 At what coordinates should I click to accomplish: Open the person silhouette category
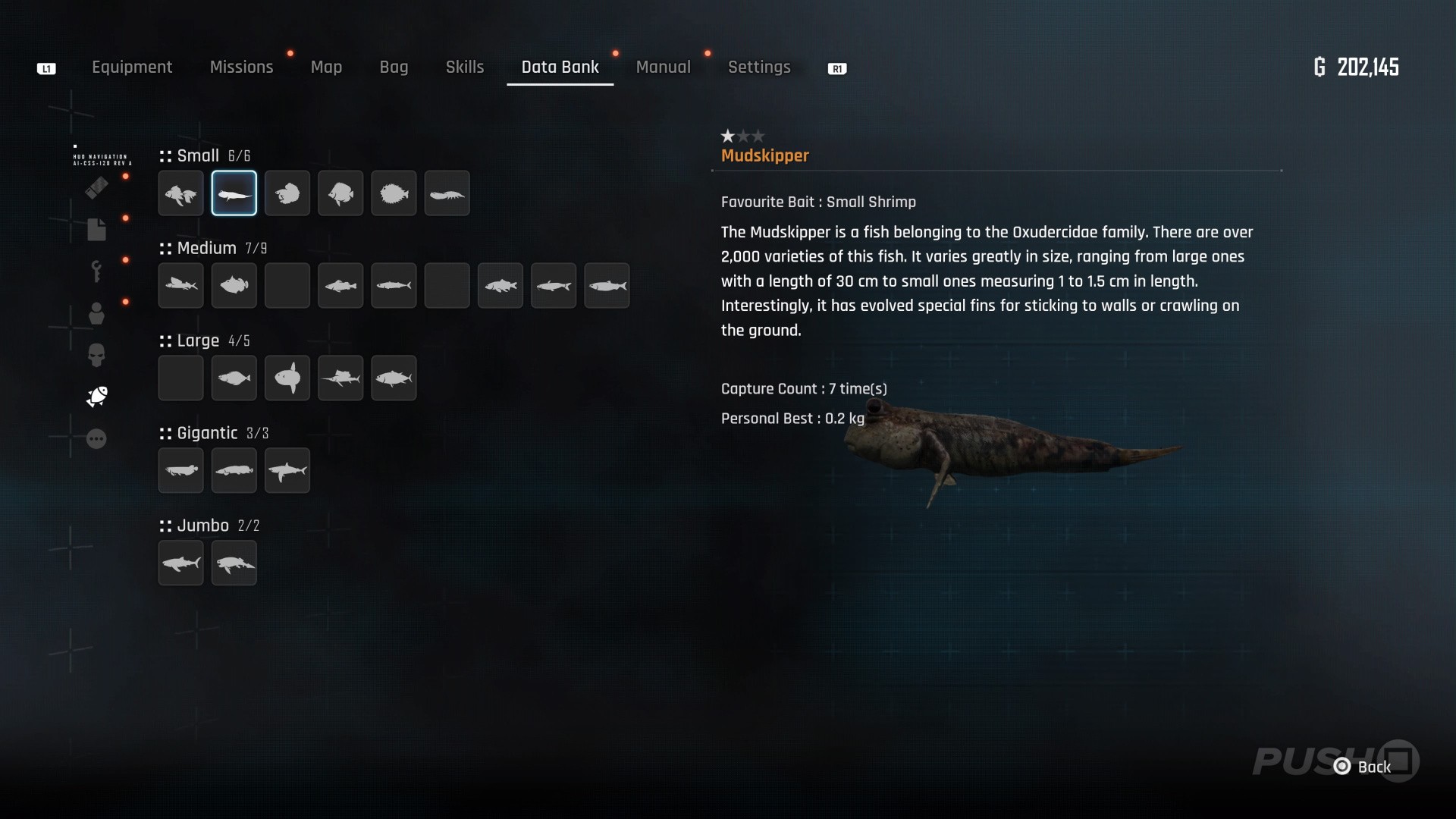pos(96,313)
